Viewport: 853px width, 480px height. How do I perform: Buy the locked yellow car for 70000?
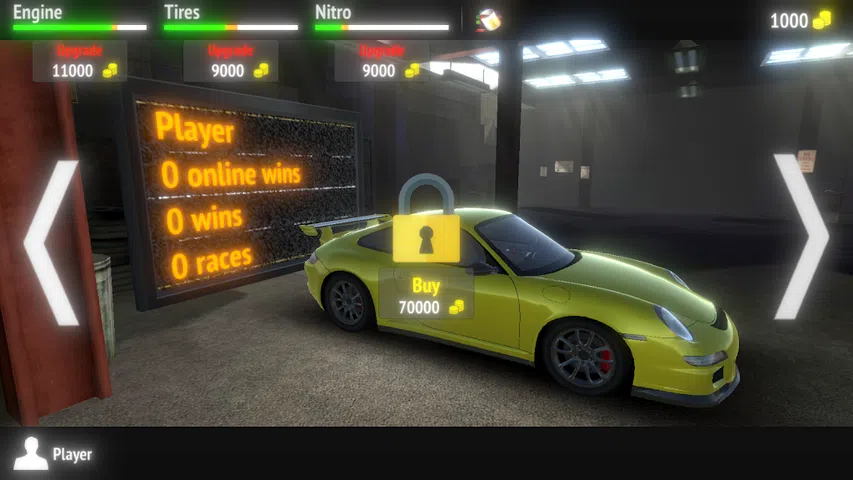coord(427,297)
